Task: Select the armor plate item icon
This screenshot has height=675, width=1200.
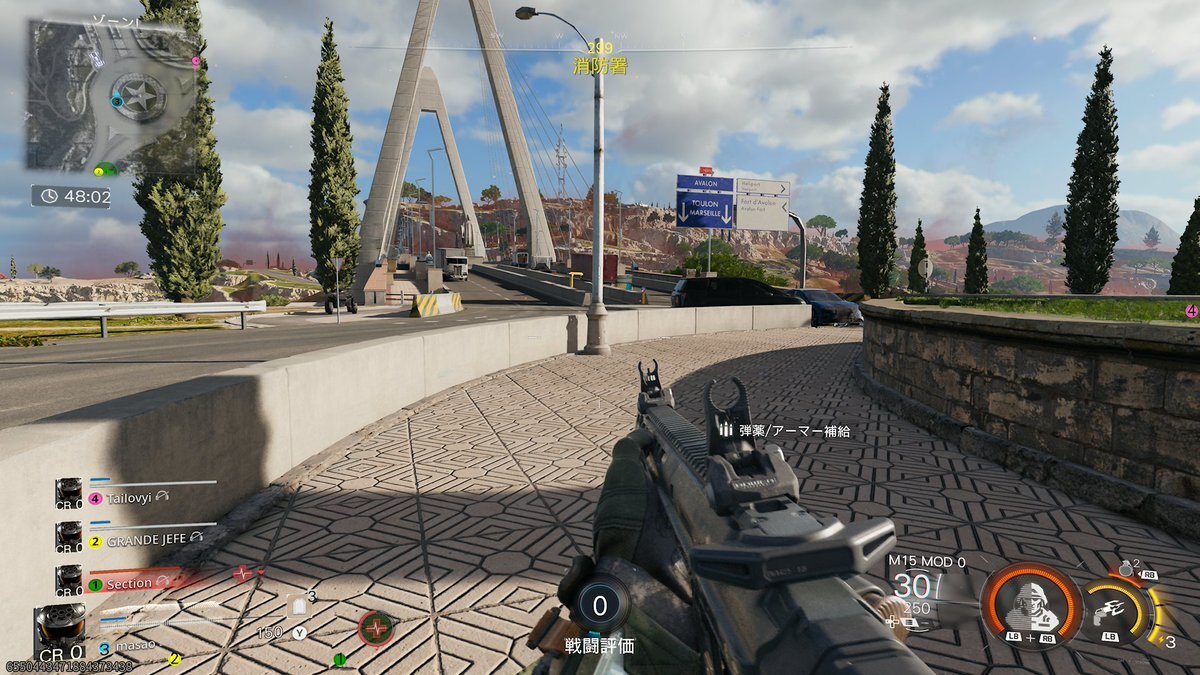Action: tap(299, 607)
